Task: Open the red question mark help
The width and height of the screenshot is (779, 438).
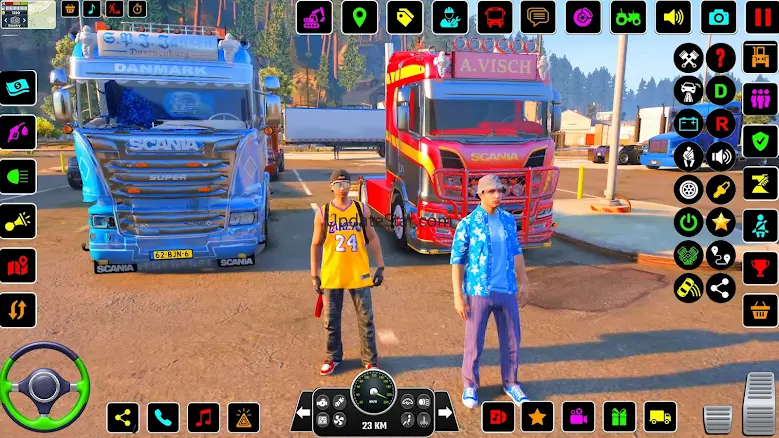Action: click(720, 57)
